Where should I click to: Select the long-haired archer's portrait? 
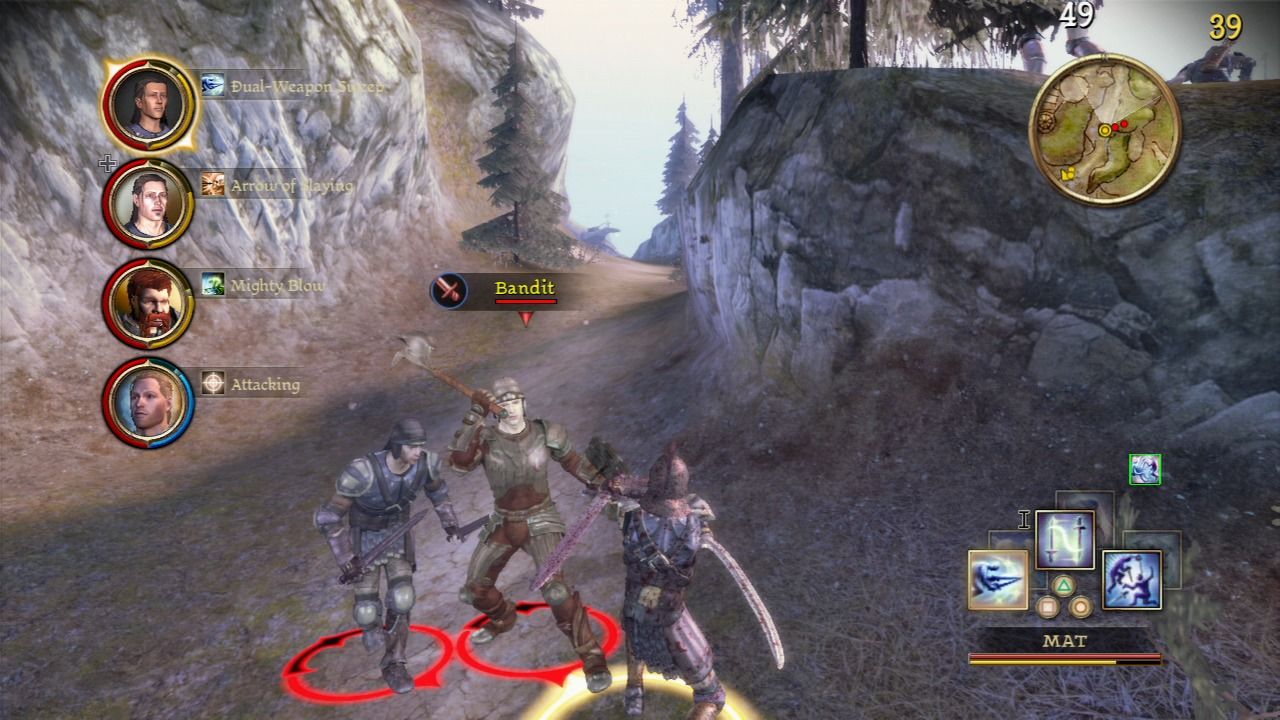tap(149, 199)
